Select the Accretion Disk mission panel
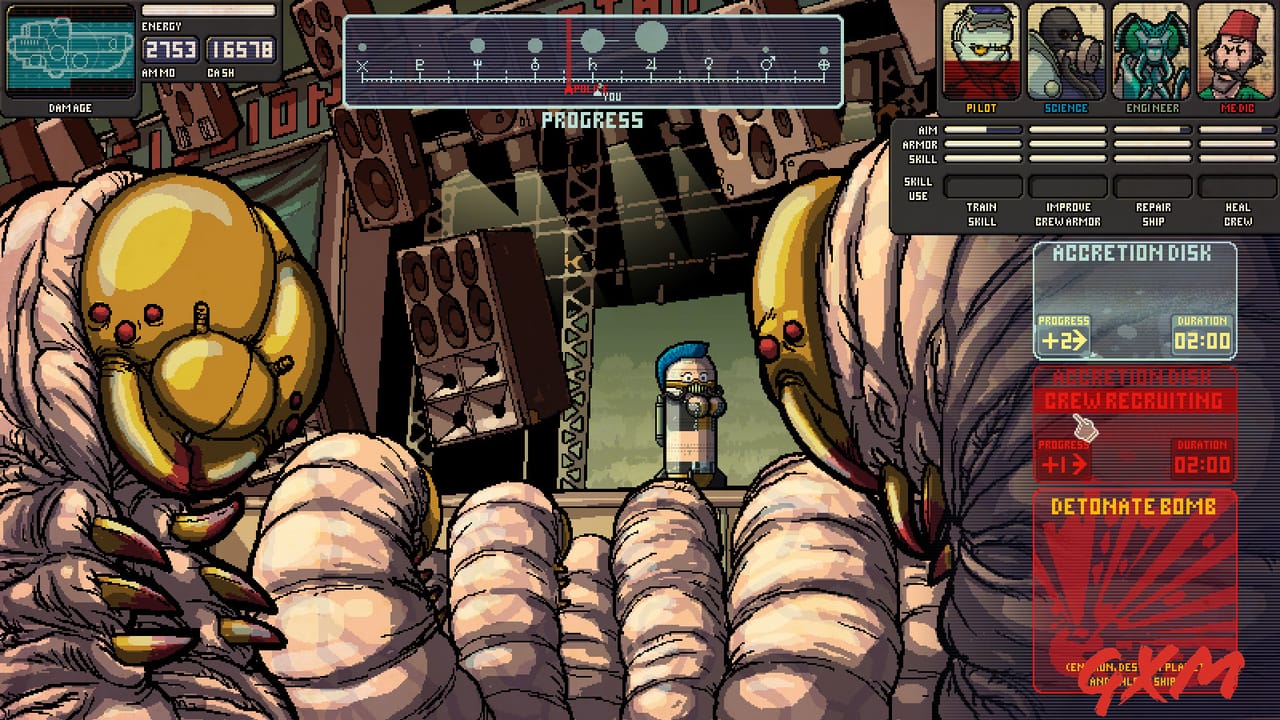1280x720 pixels. click(x=1136, y=300)
